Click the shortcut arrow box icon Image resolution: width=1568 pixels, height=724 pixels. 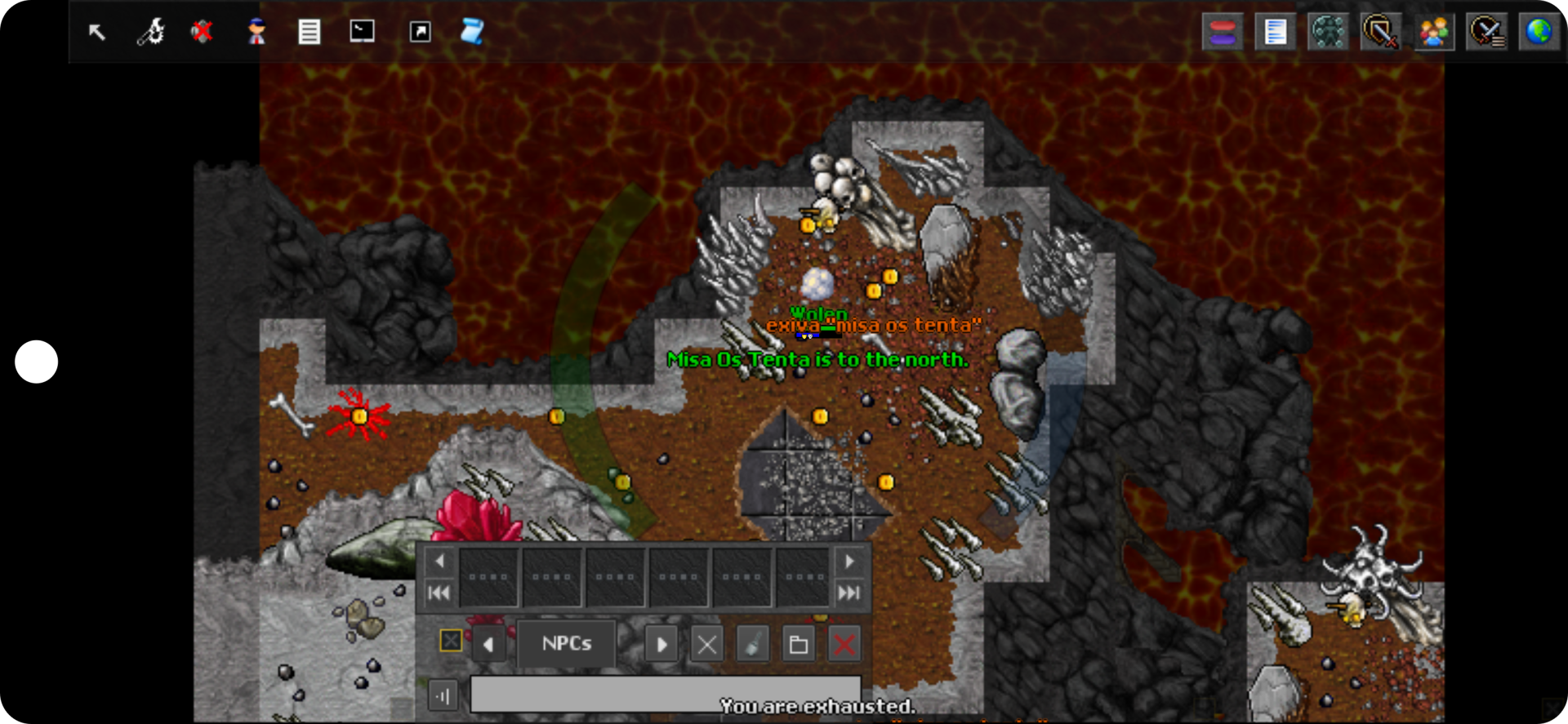point(420,32)
